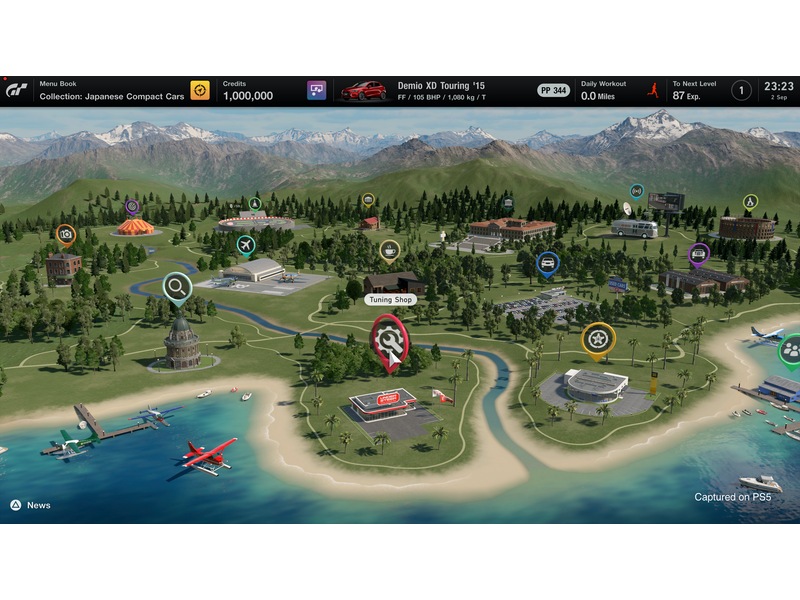Select the broadcast signal marker
This screenshot has width=800, height=600.
[636, 190]
